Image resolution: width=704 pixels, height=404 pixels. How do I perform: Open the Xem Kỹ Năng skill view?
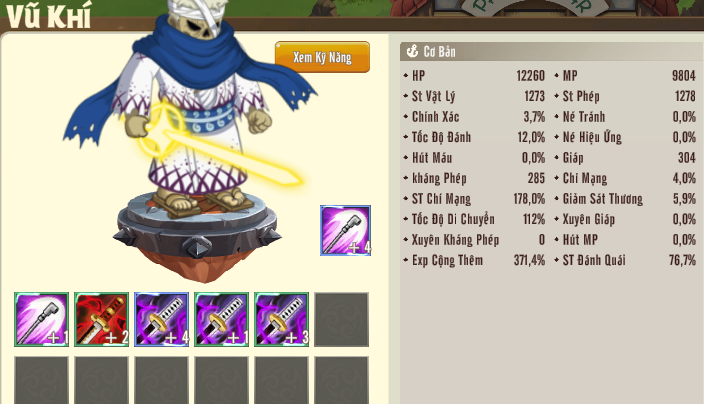click(322, 58)
